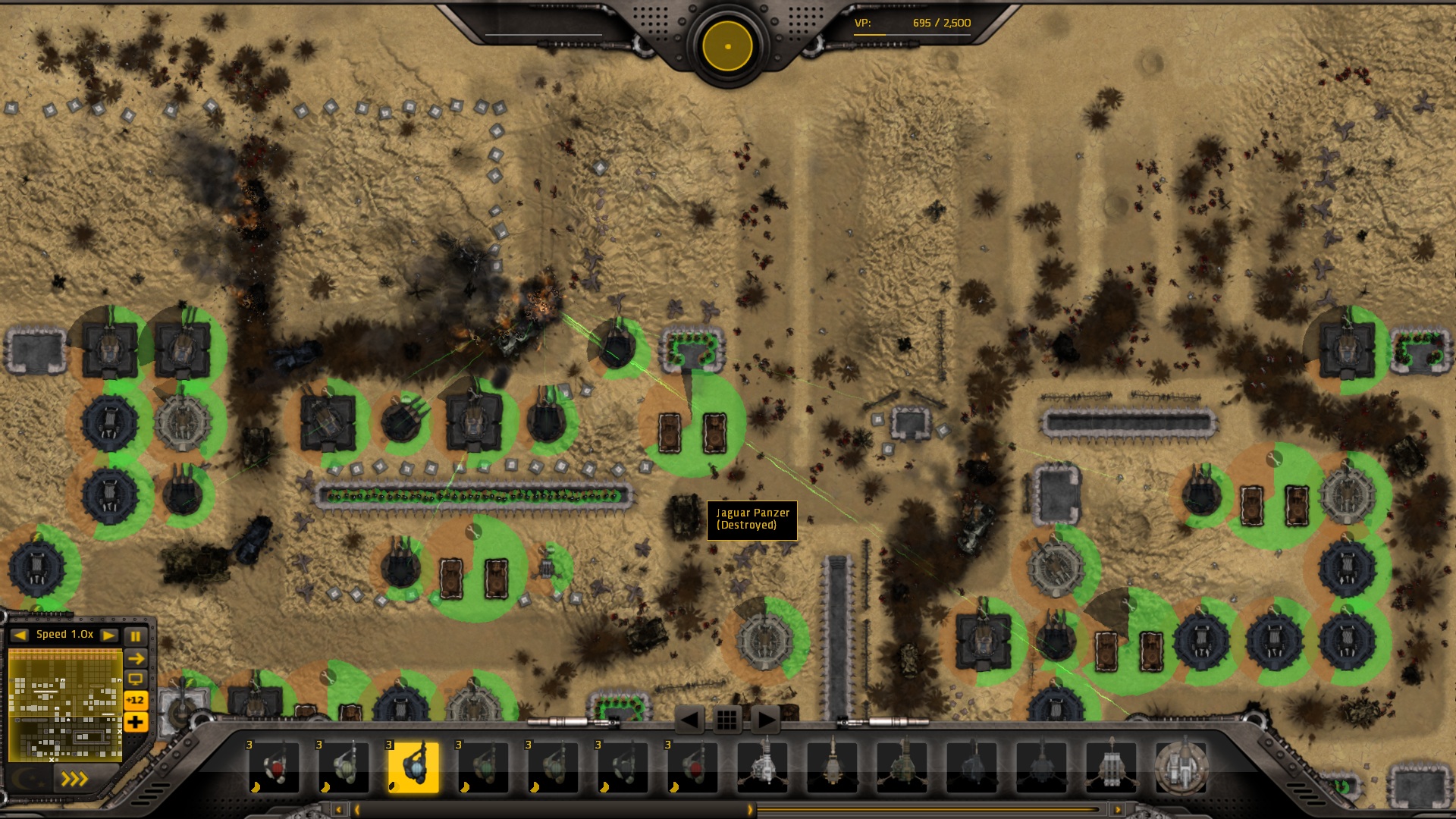Image resolution: width=1456 pixels, height=819 pixels.
Task: Click the monitor icon button
Action: [136, 679]
